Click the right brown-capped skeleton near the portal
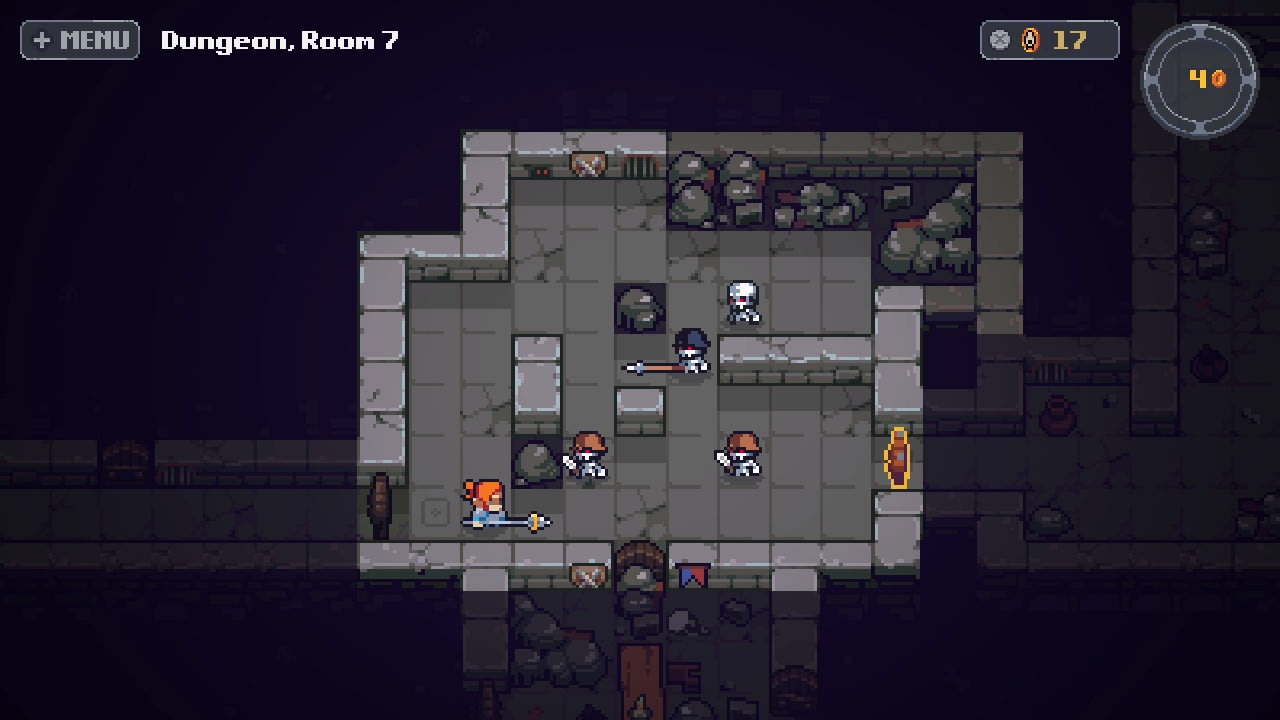This screenshot has width=1280, height=720. (x=742, y=455)
